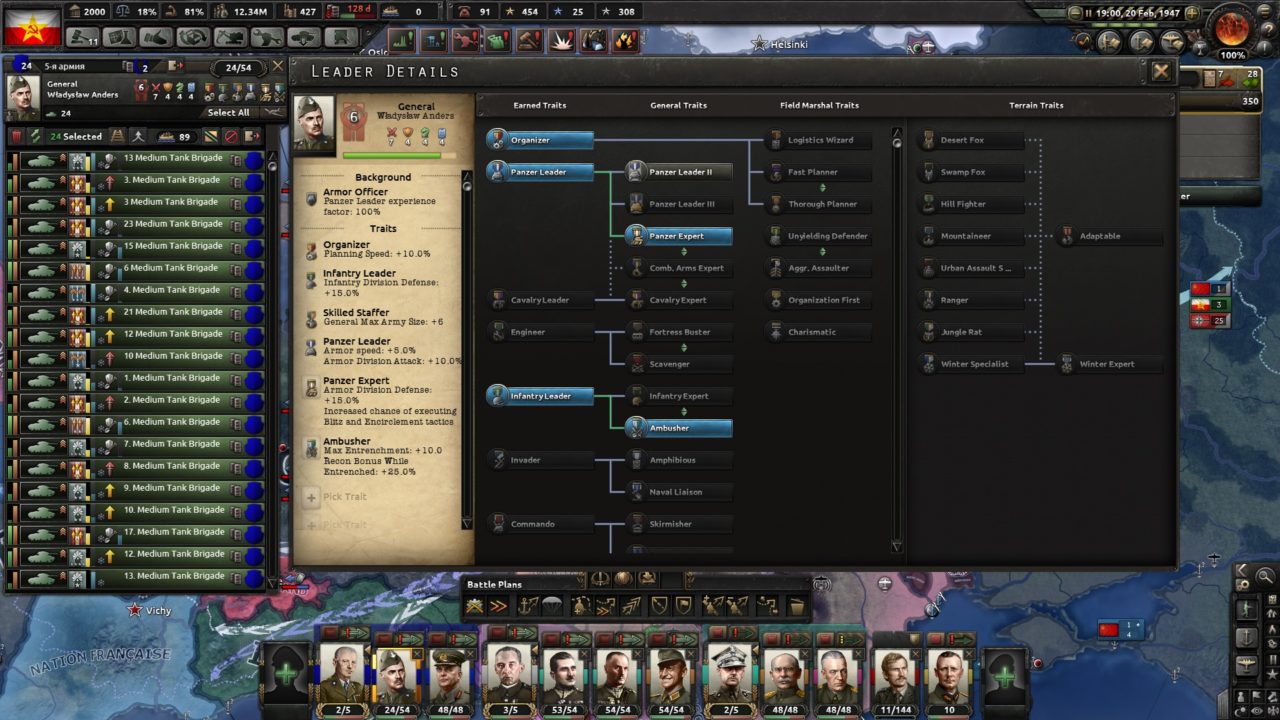Screen dimensions: 1280x720
Task: Disable reinforcement using the no-entry icon
Action: pyautogui.click(x=231, y=136)
